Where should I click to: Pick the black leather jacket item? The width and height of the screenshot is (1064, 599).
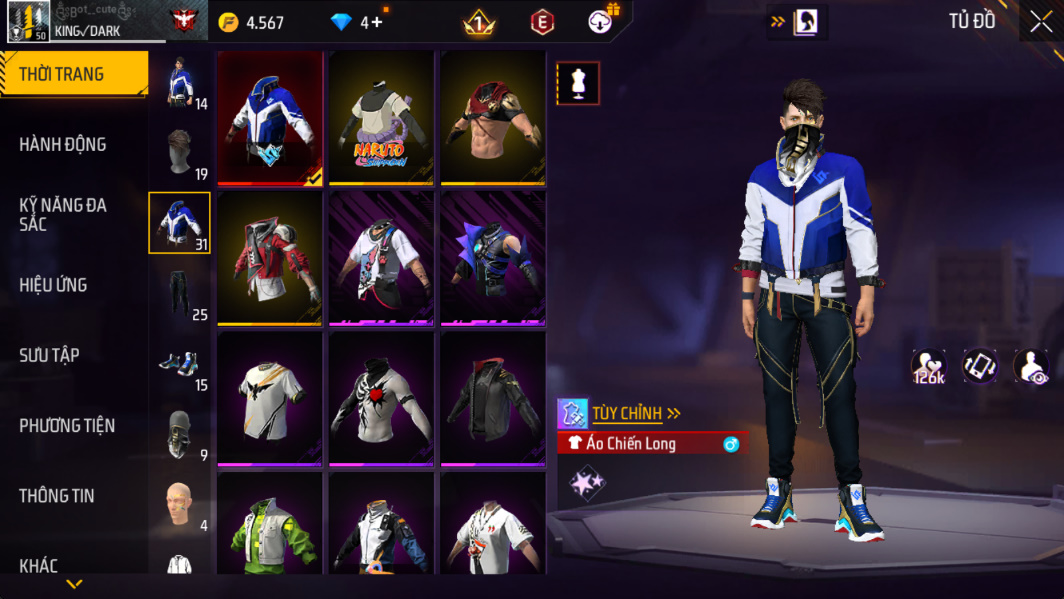[x=493, y=399]
